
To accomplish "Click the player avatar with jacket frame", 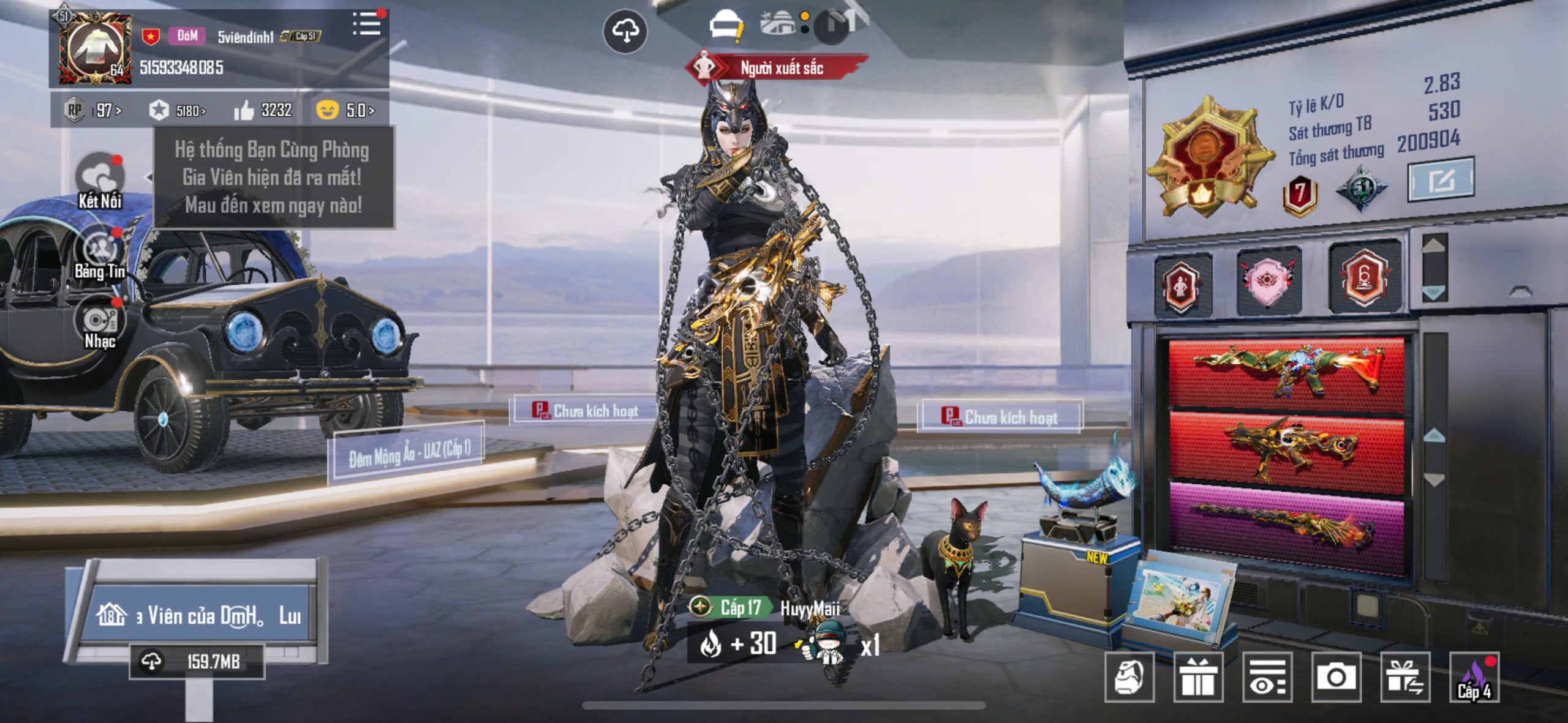I will (x=96, y=48).
